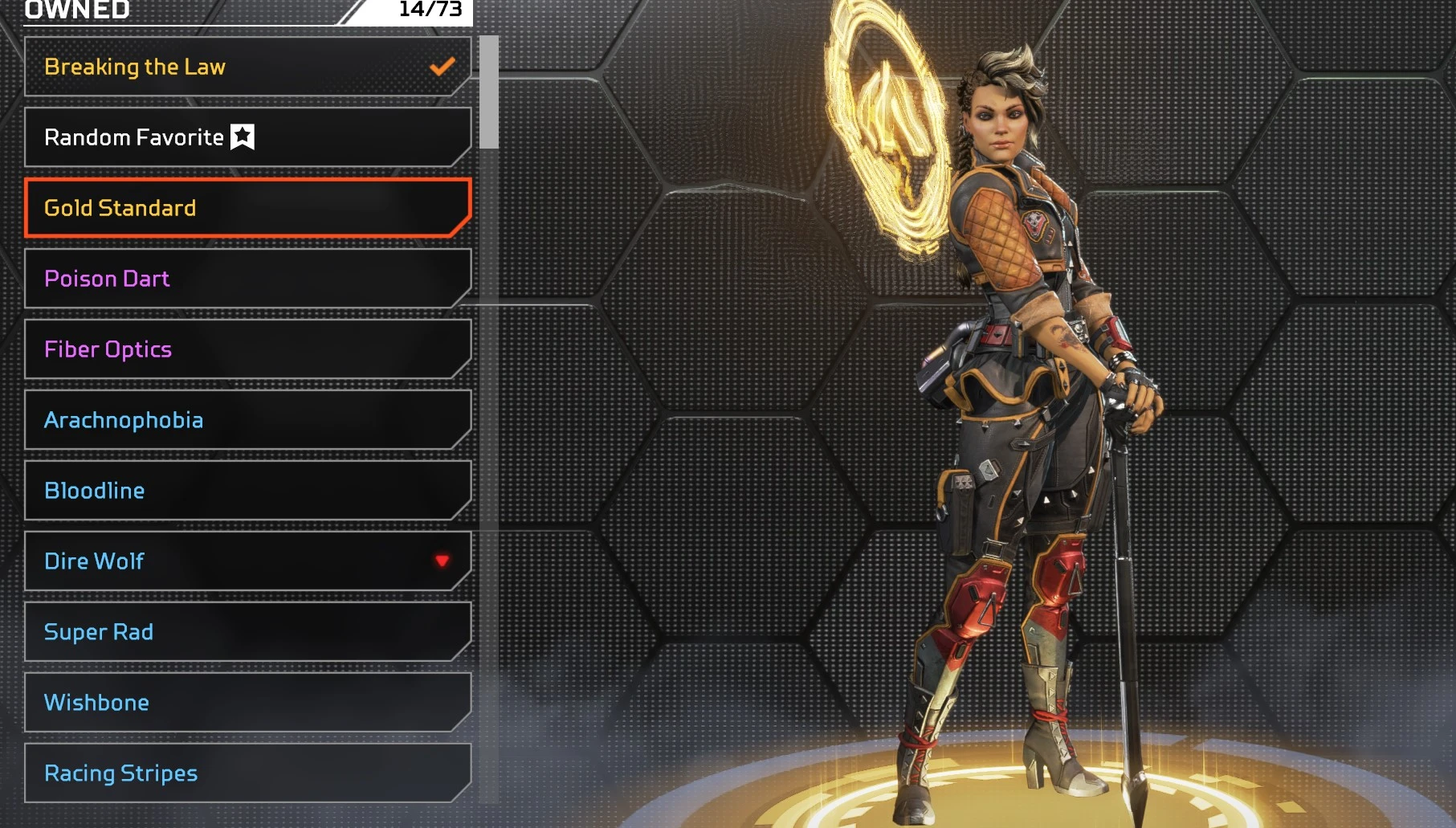Preview the Arachnophobia skin

(x=247, y=420)
